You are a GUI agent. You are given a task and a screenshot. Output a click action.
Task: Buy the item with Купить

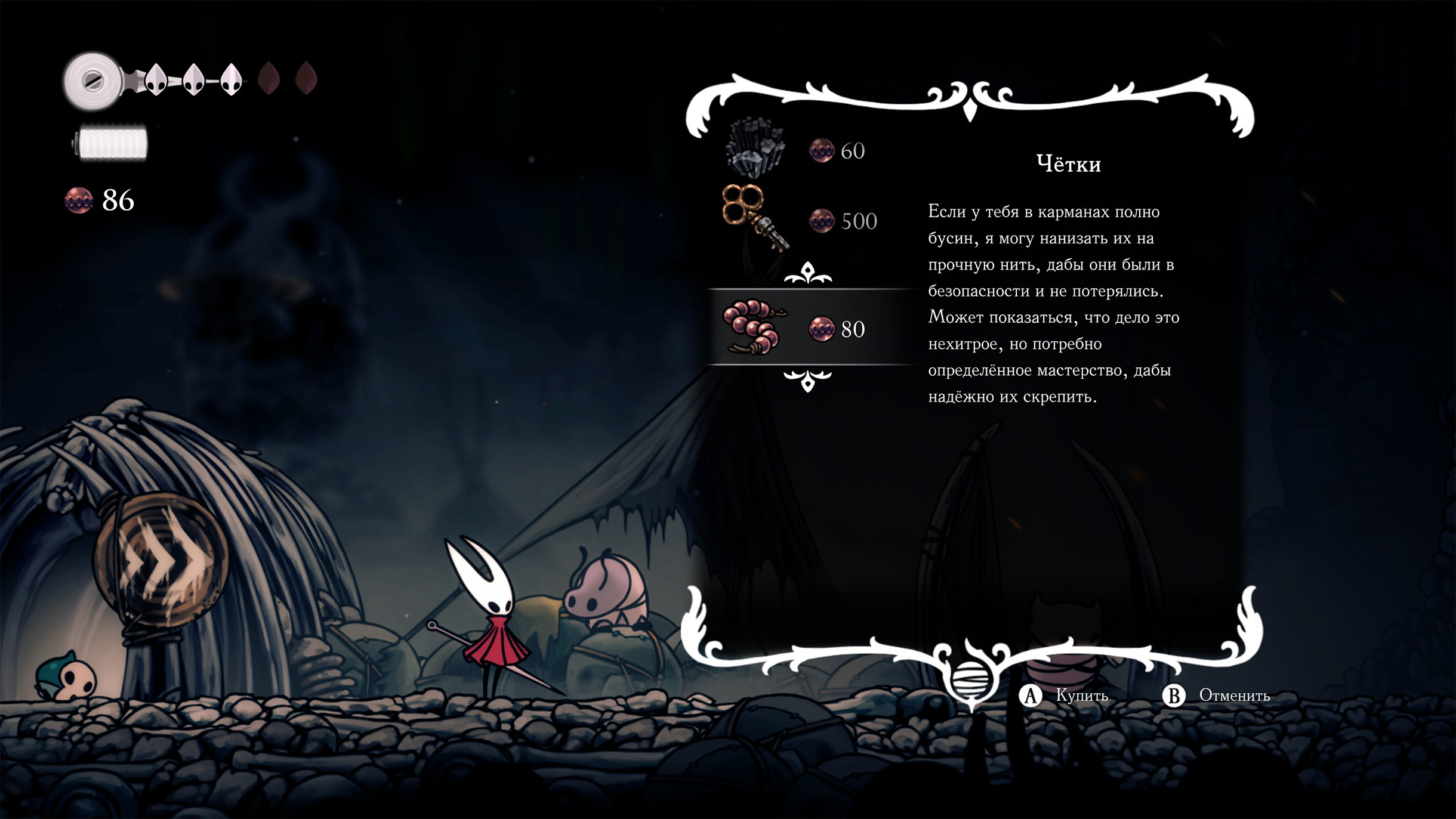point(1065,696)
